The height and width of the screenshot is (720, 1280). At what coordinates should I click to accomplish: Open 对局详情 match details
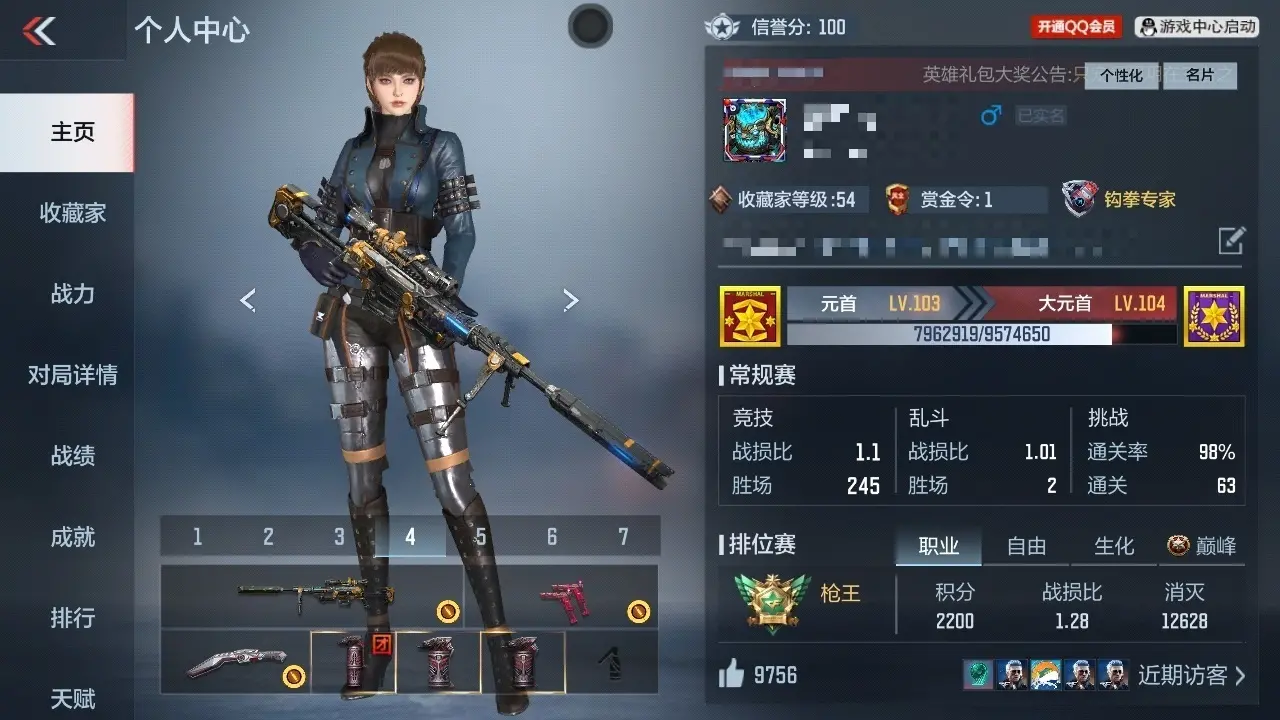point(72,375)
